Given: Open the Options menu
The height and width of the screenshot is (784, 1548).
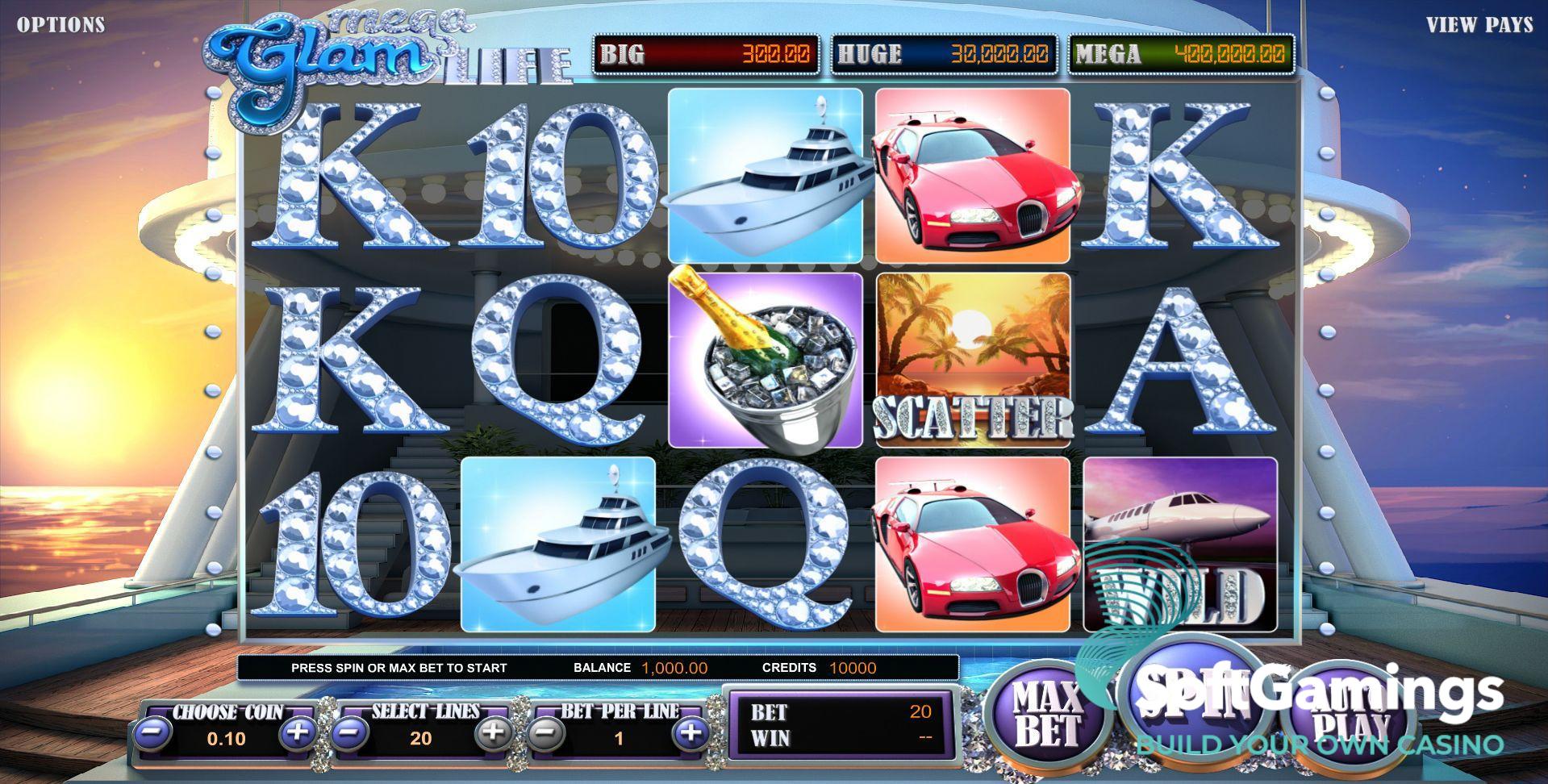Looking at the screenshot, I should [61, 24].
